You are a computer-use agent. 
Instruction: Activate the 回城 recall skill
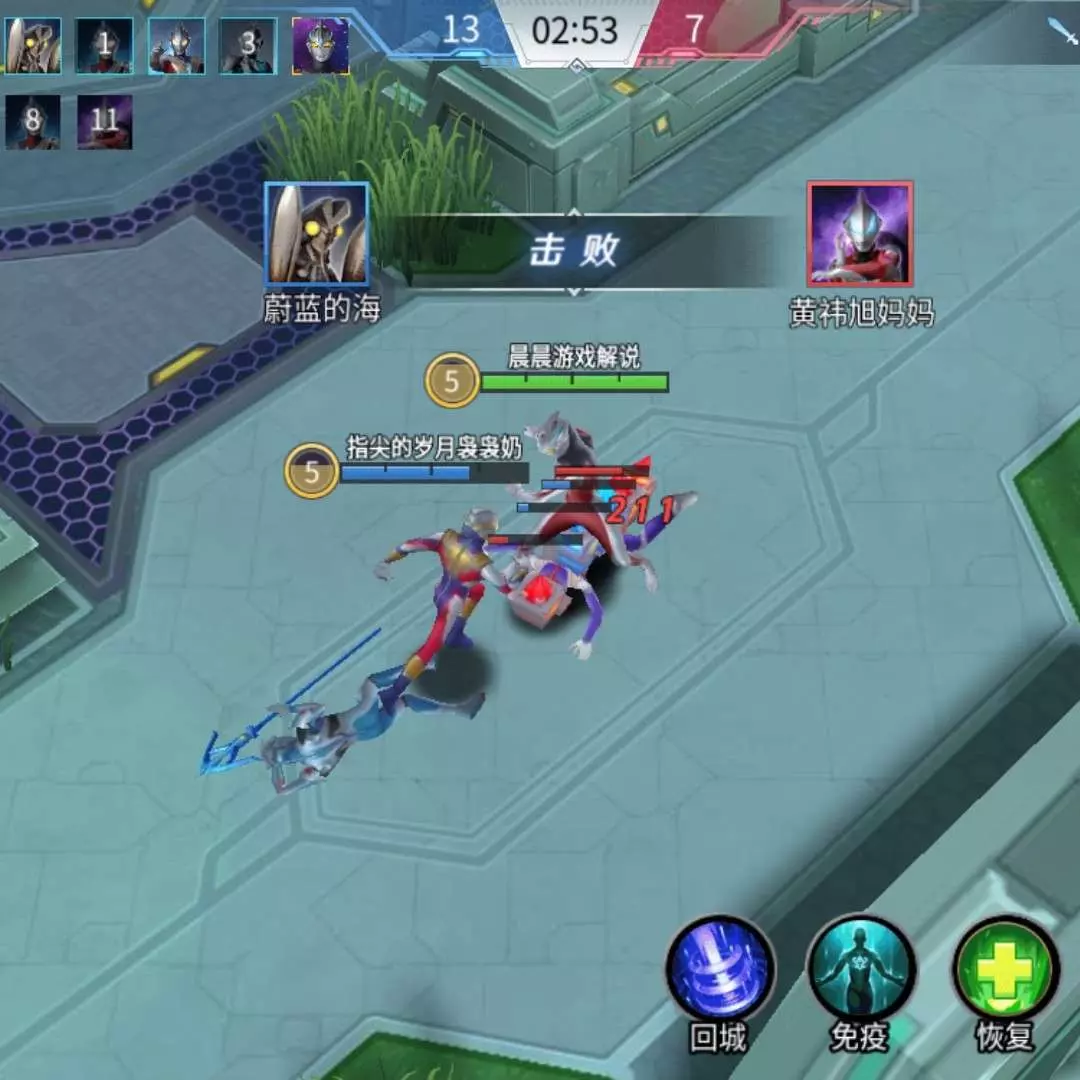(720, 970)
